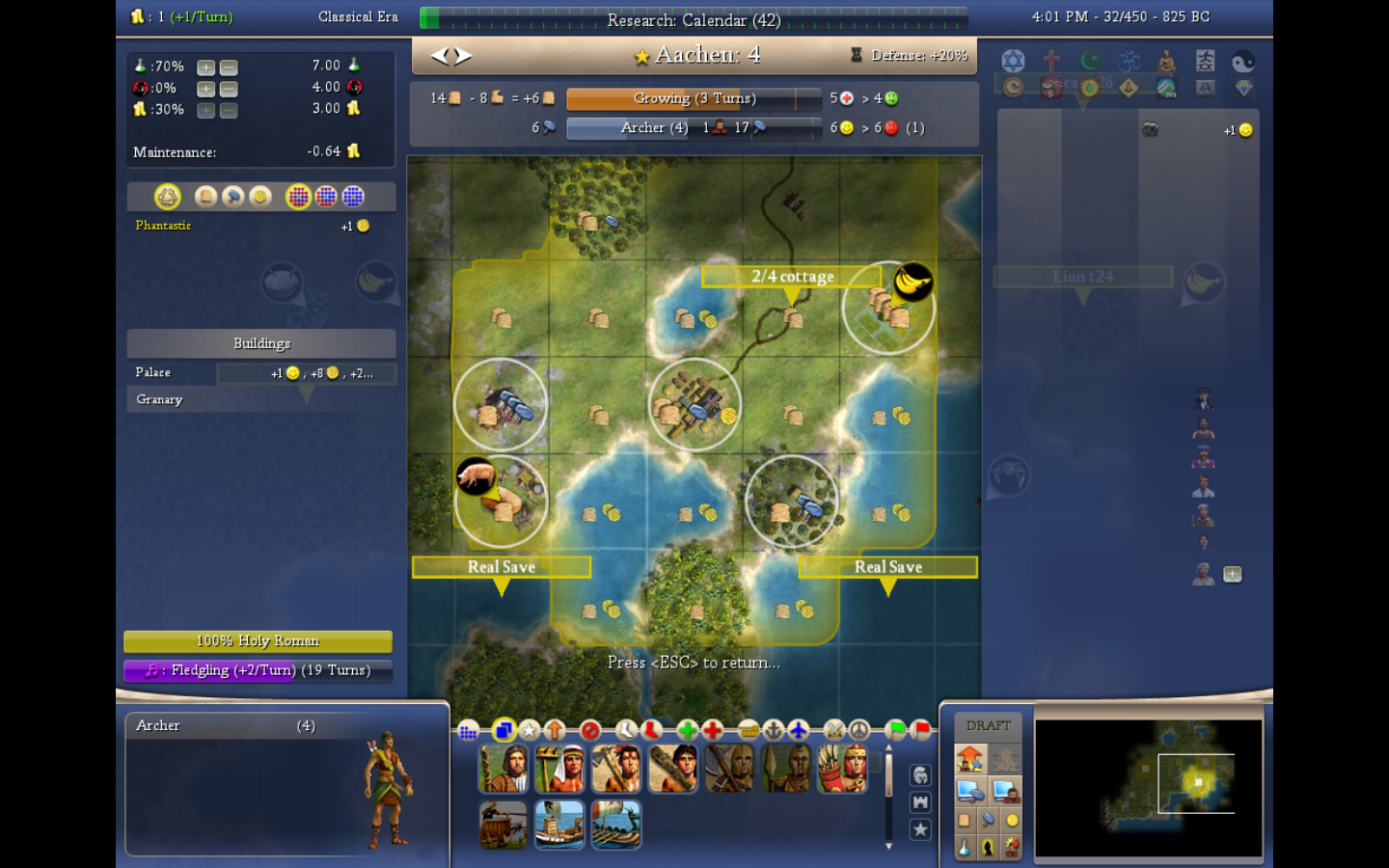Image resolution: width=1389 pixels, height=868 pixels.
Task: Click the Buddhism religion icon
Action: (x=1167, y=61)
